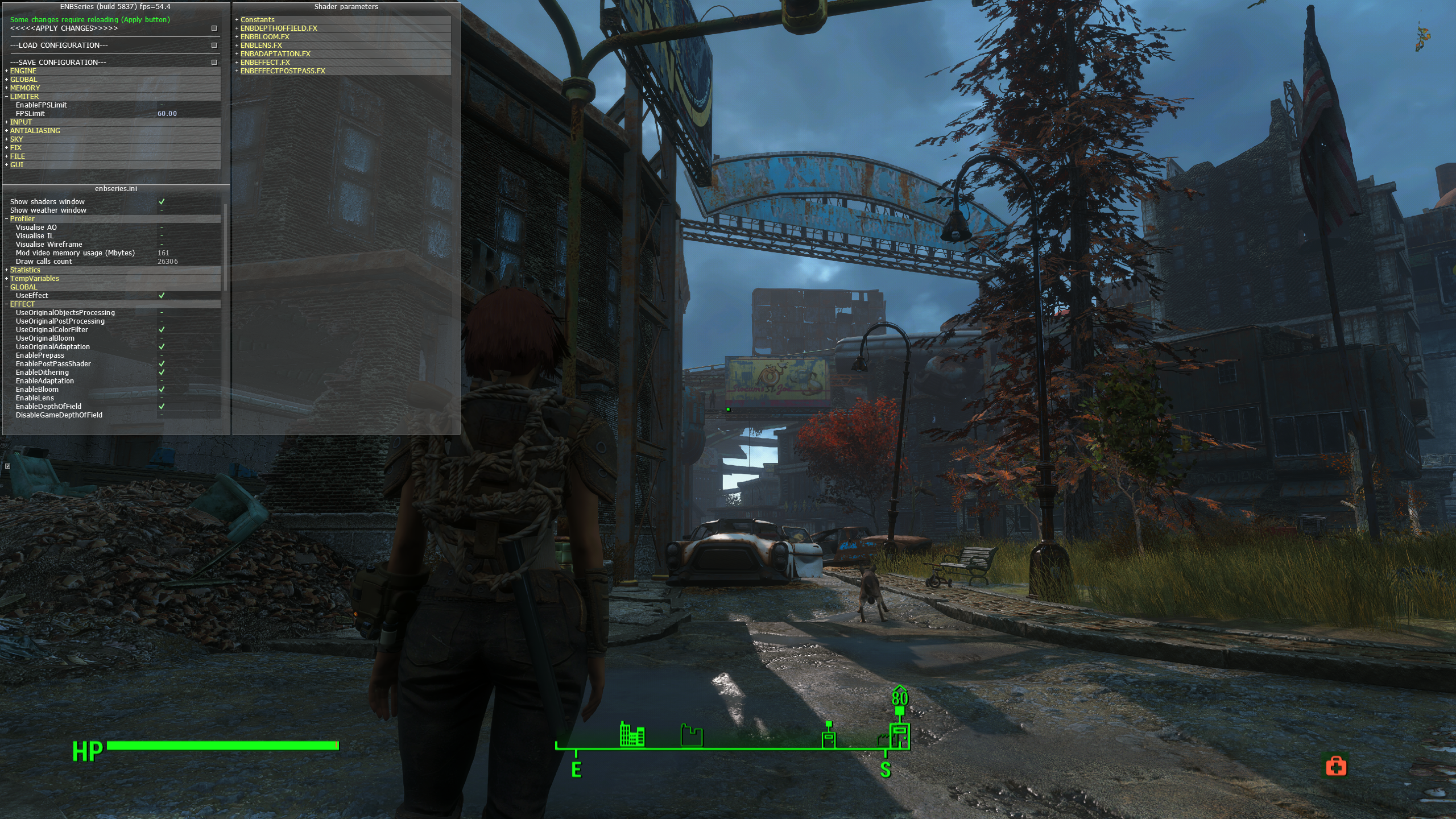The width and height of the screenshot is (1456, 819).
Task: Enable Show weather window
Action: [162, 210]
